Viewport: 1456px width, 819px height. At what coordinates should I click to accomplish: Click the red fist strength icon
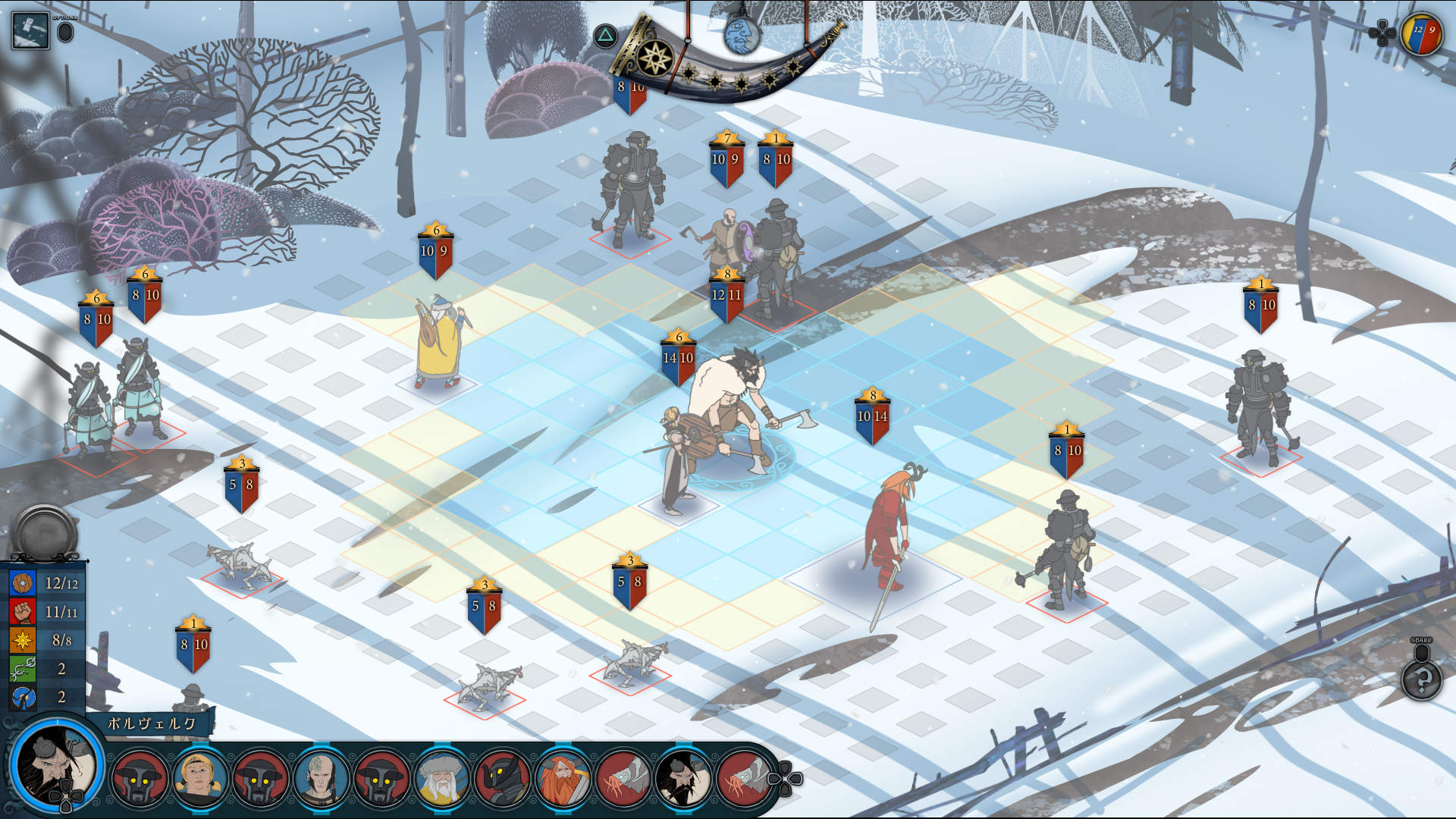(x=23, y=612)
